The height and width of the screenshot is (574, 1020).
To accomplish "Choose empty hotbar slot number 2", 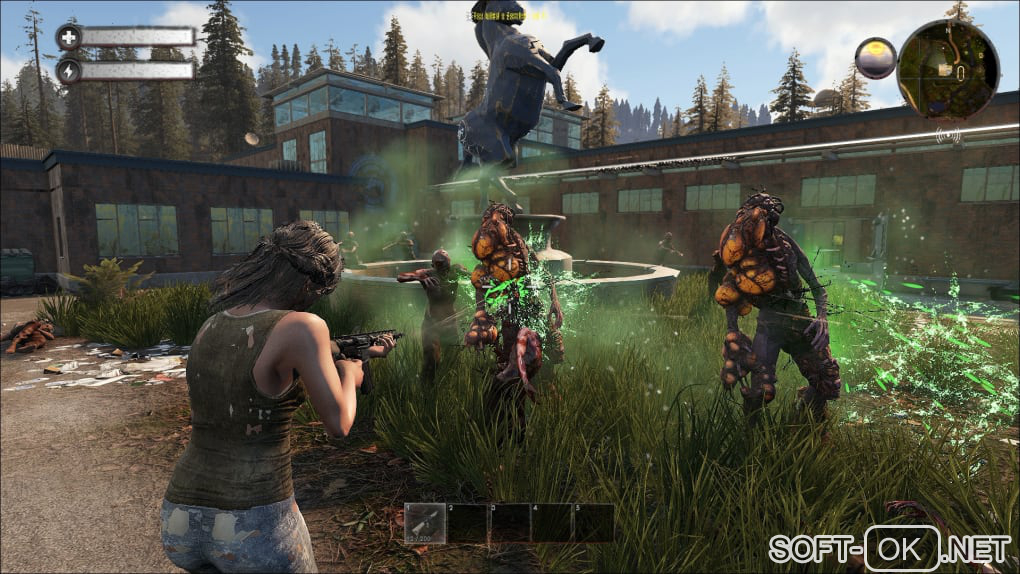I will [x=467, y=522].
